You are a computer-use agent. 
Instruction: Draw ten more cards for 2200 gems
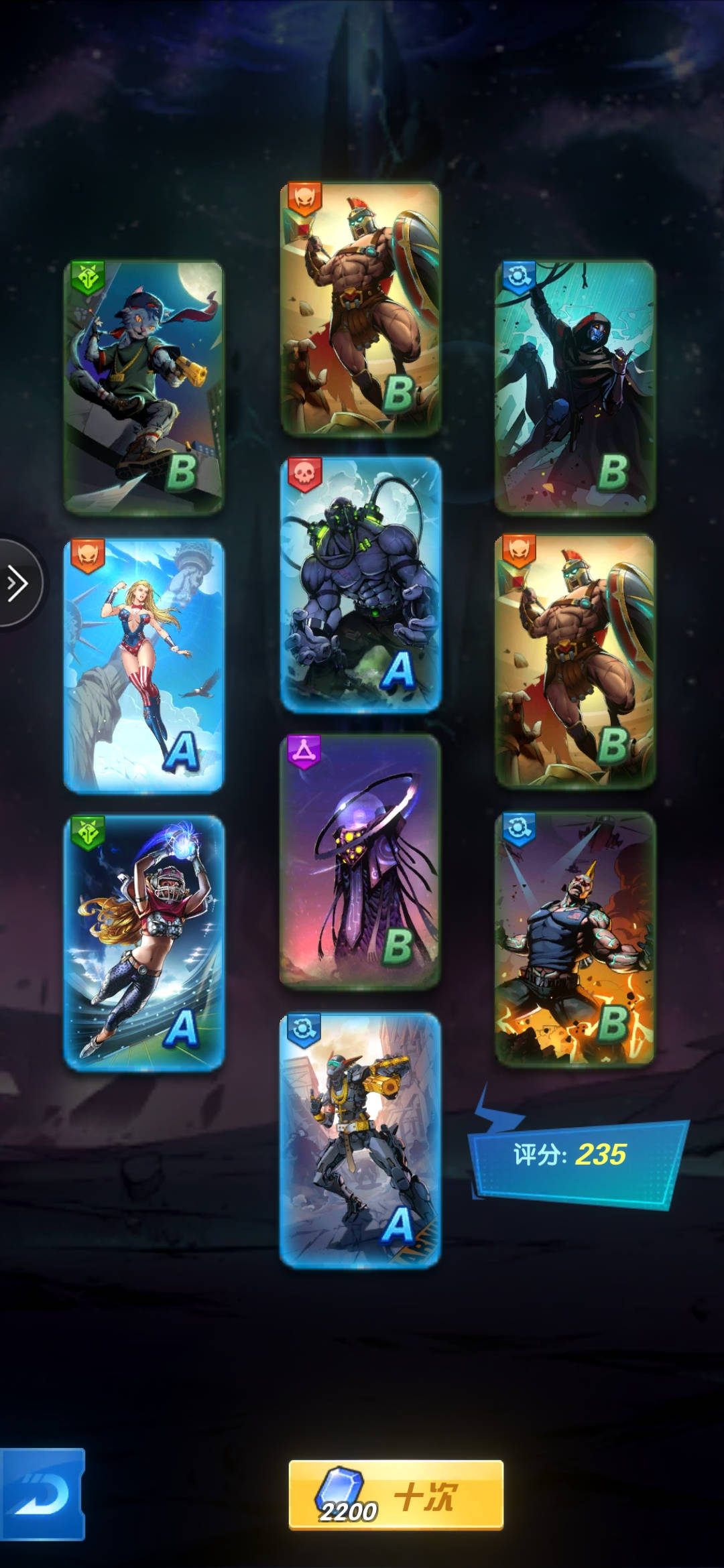click(396, 1495)
